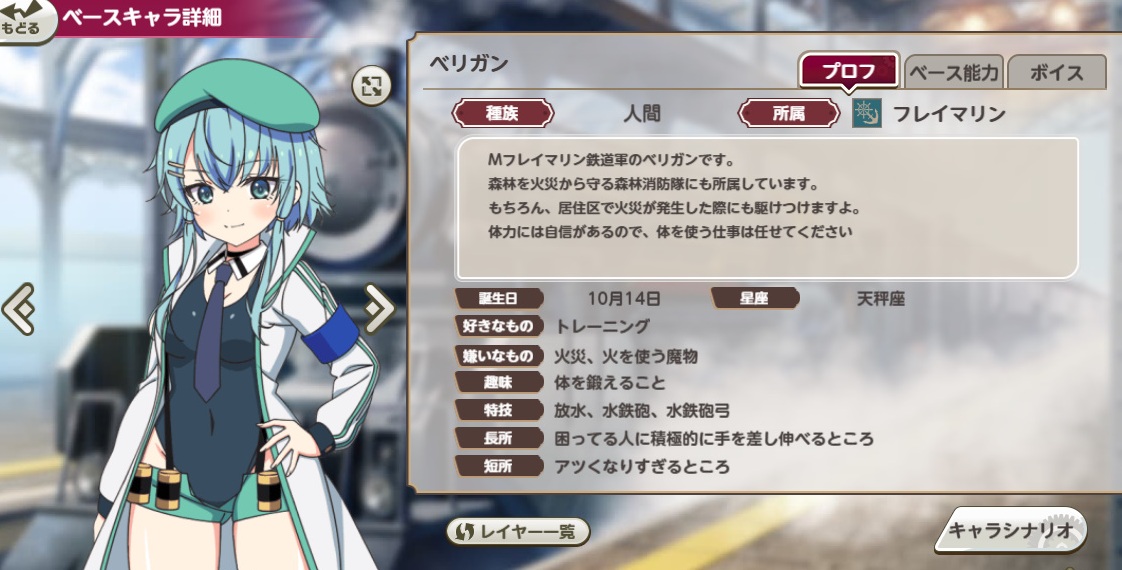Viewport: 1122px width, 570px height.
Task: Open the キャラシナリオ character scenario
Action: coord(1010,531)
